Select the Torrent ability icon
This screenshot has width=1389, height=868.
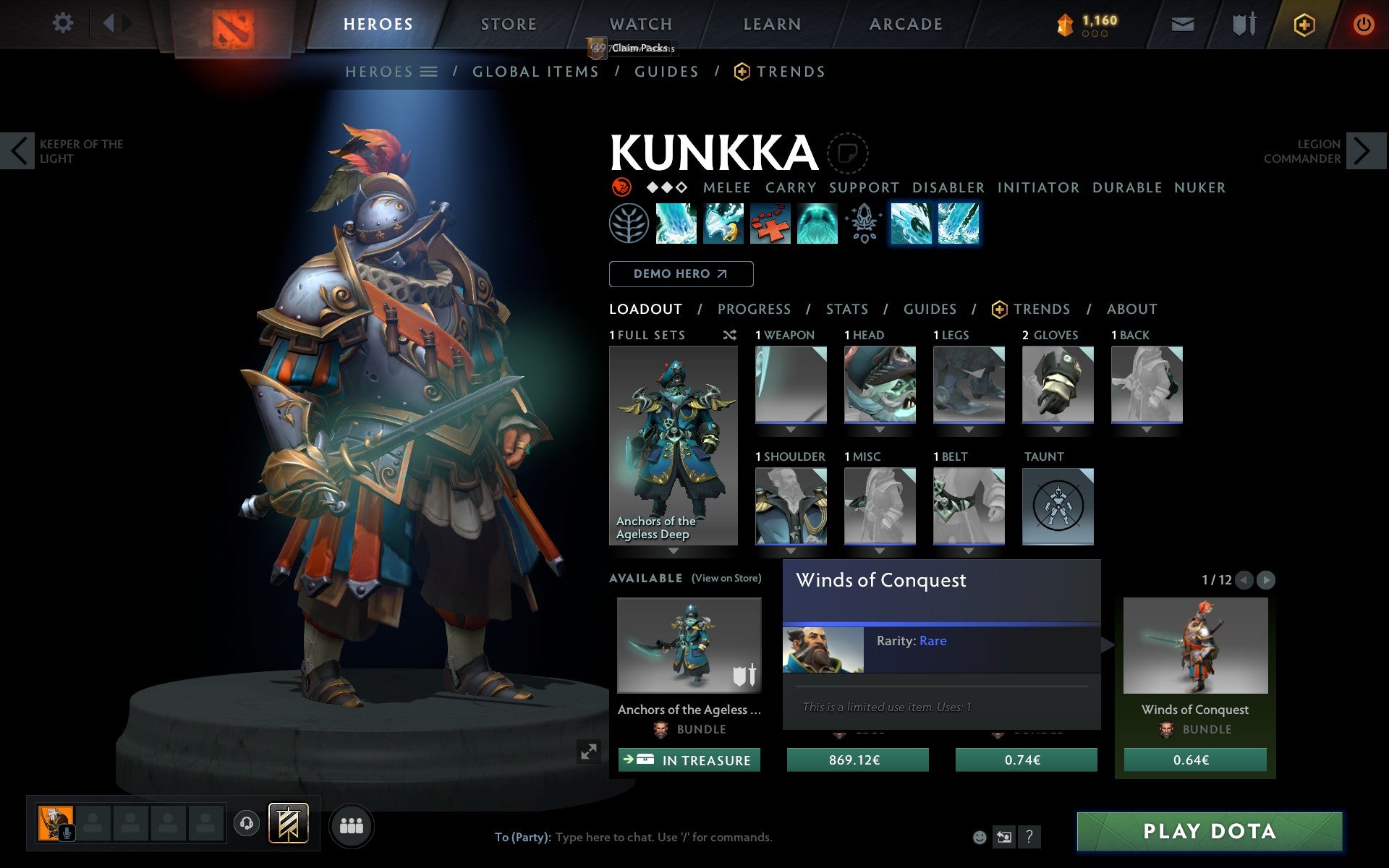click(x=676, y=224)
